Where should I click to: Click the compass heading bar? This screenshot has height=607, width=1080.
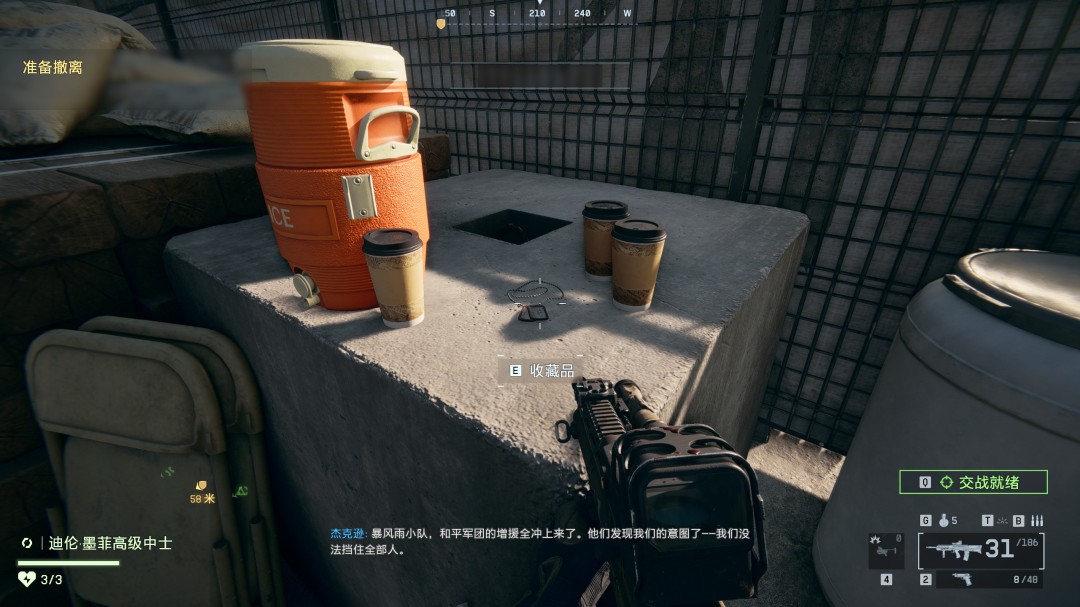click(x=538, y=15)
